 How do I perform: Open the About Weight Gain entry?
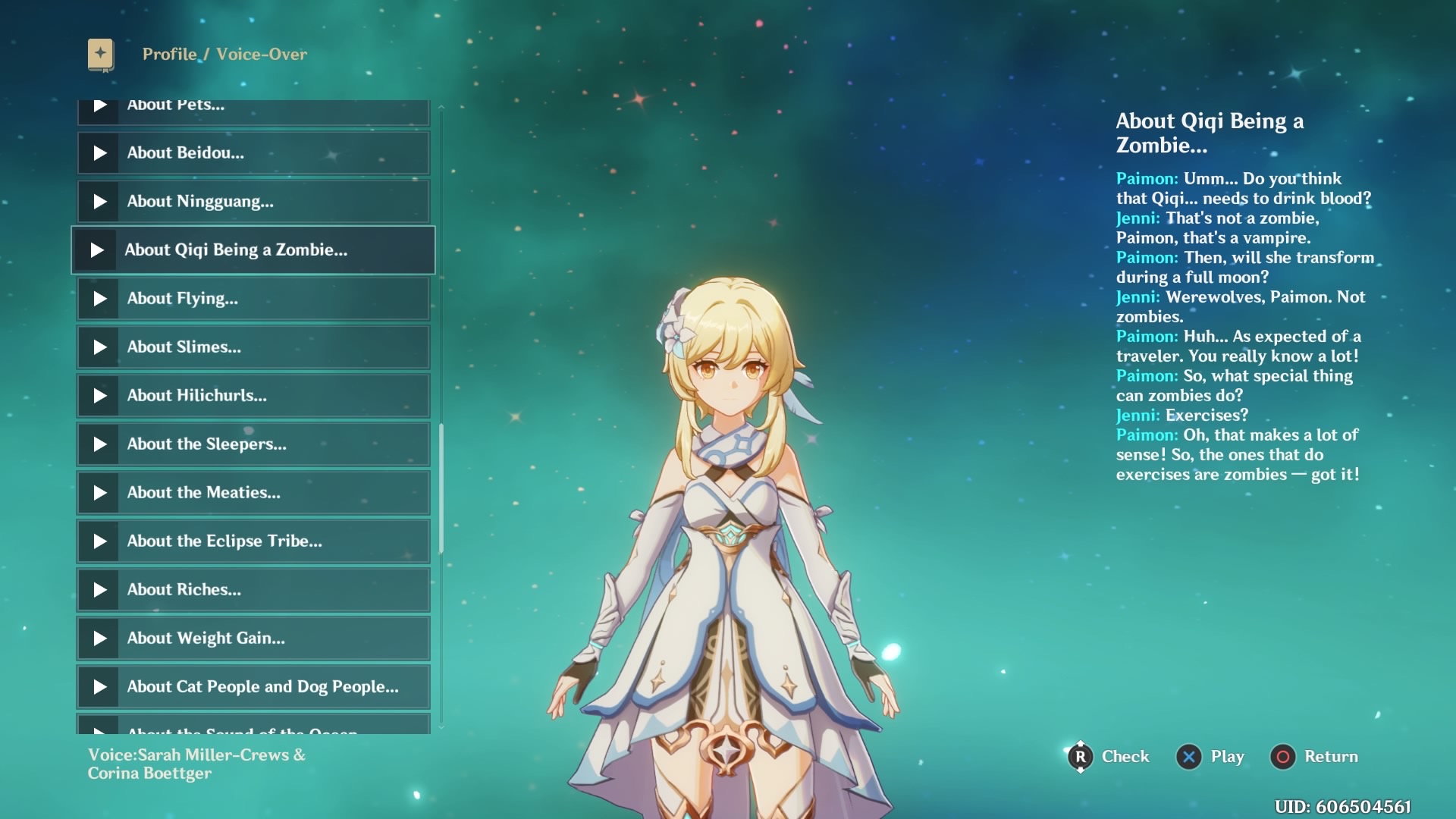pos(253,639)
